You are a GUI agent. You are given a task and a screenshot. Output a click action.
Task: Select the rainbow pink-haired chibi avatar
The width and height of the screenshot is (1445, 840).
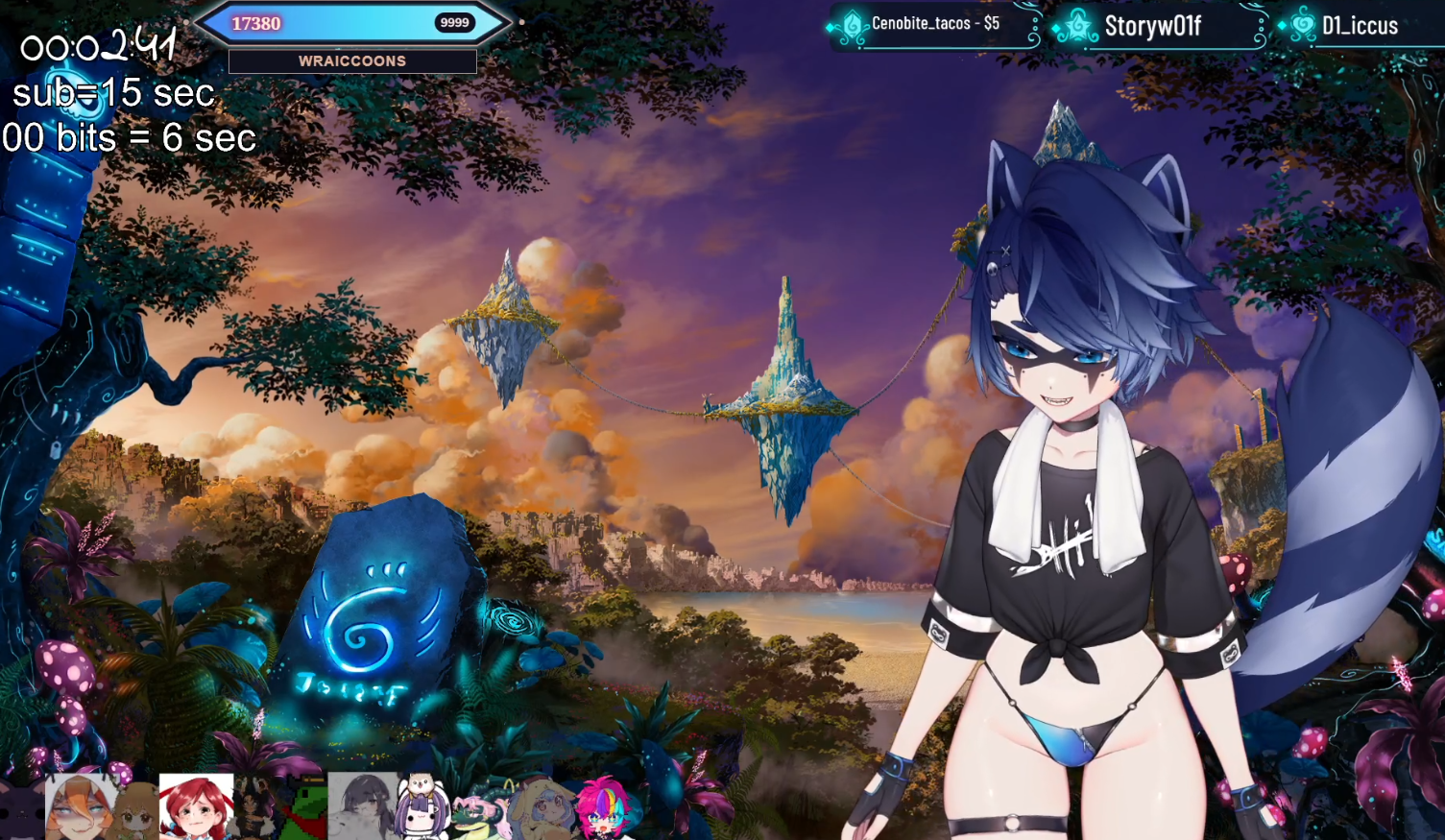[604, 808]
